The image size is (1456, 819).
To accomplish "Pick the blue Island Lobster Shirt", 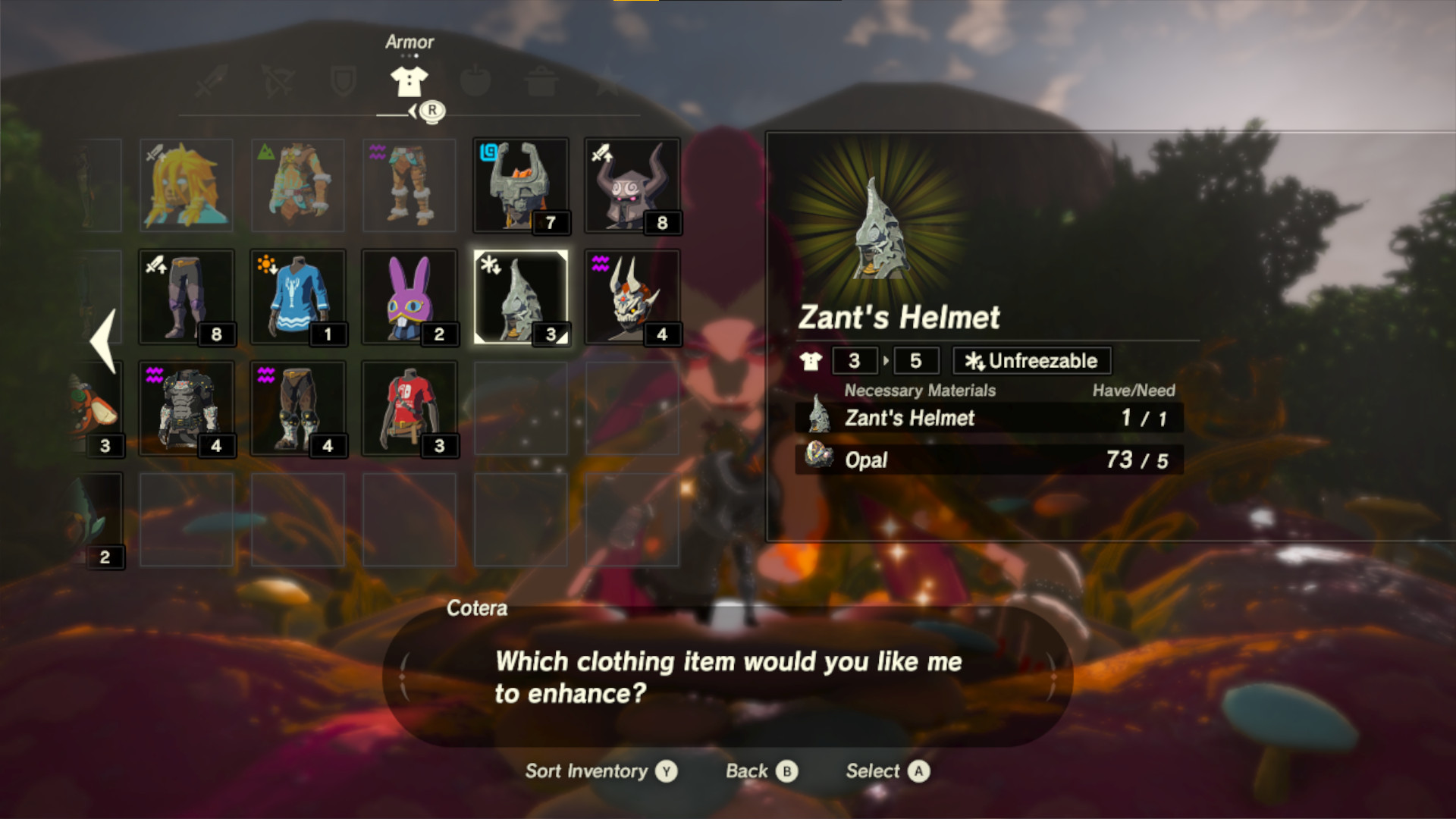I will 298,296.
